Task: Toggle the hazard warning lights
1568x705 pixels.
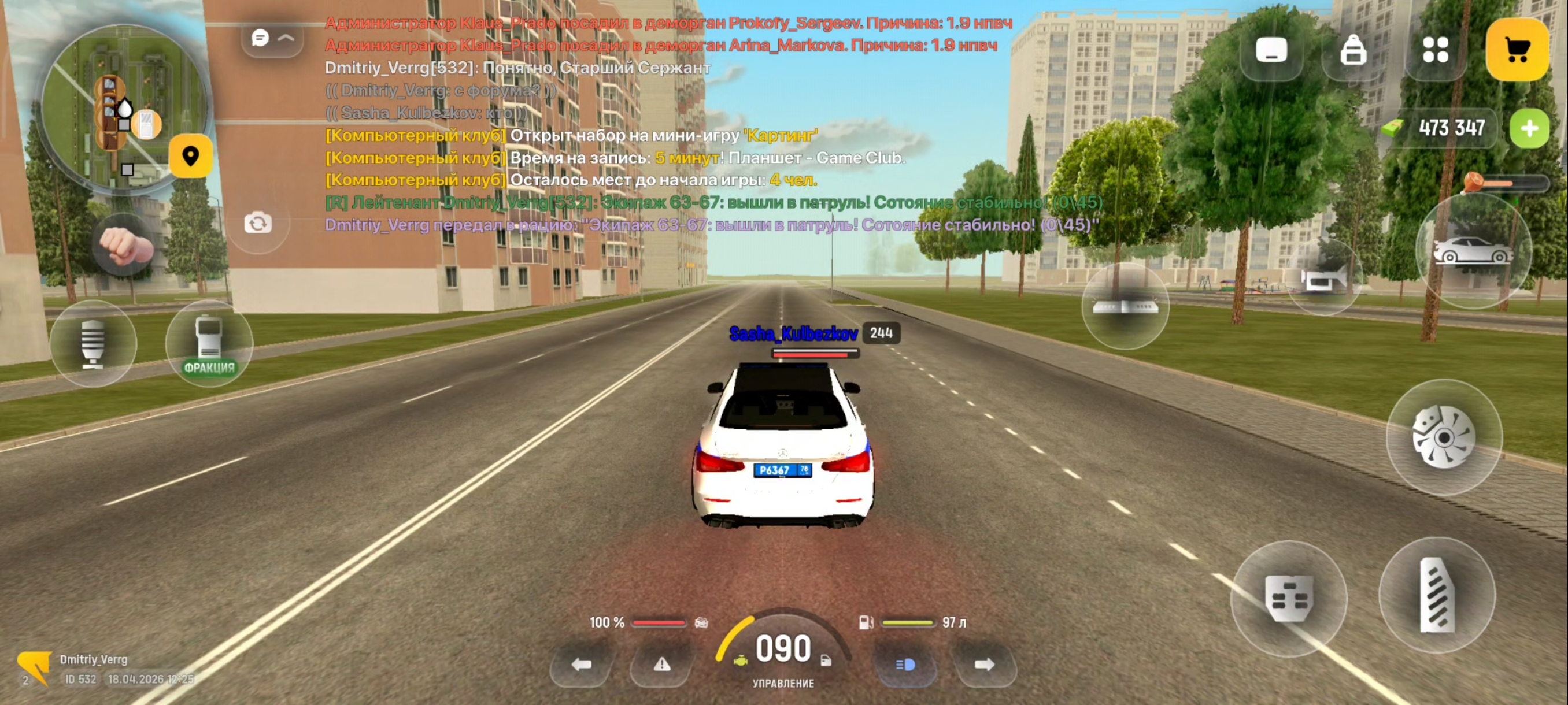Action: [x=661, y=664]
